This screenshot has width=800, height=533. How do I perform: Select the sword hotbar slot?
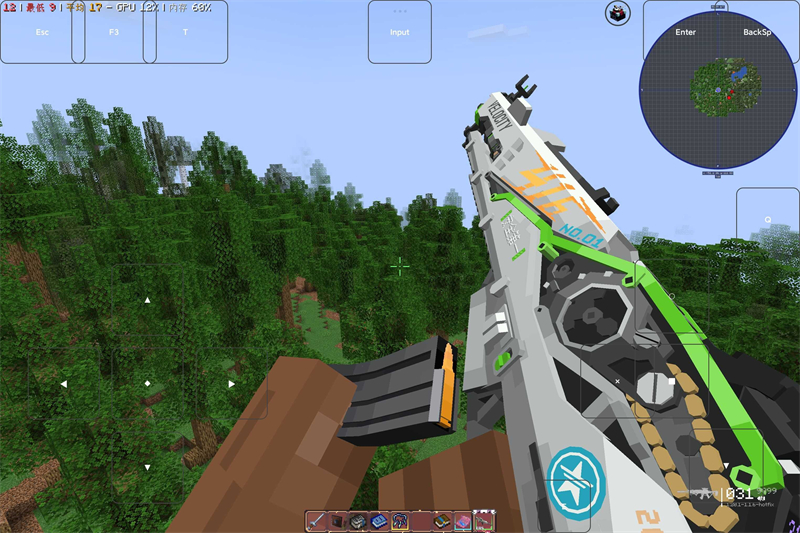[x=316, y=521]
